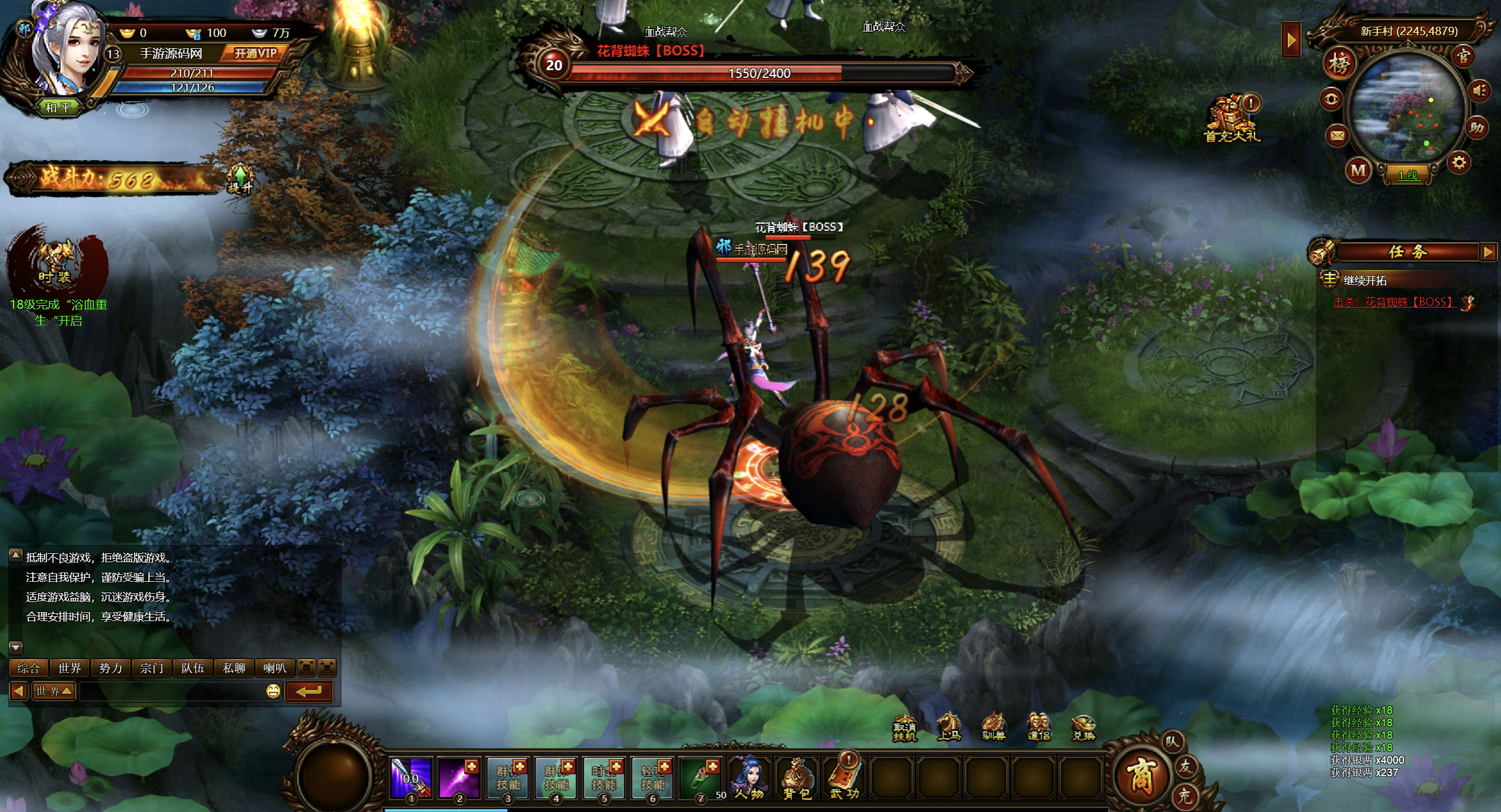Open the 武功 martial arts book
The image size is (1501, 812).
pyautogui.click(x=845, y=778)
